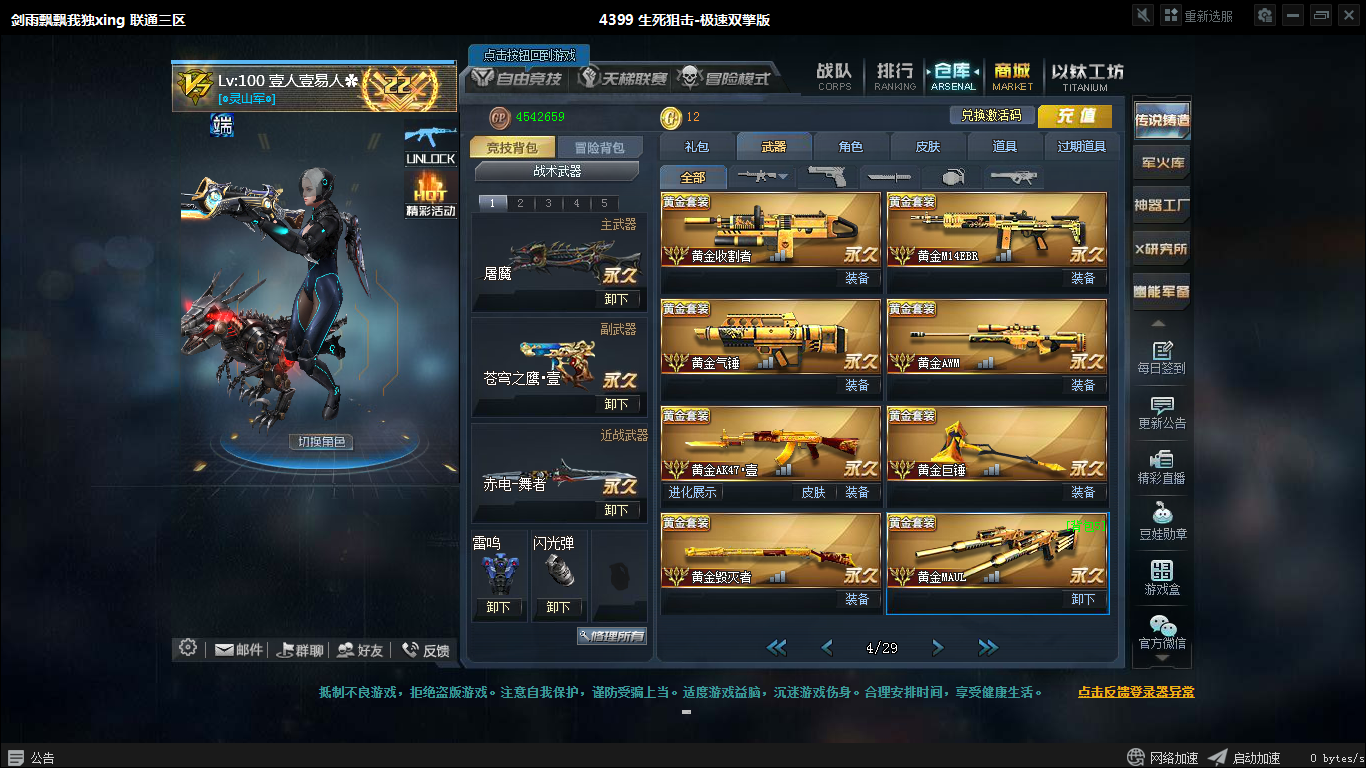
Task: Switch to the 角色 character tab
Action: 851,147
